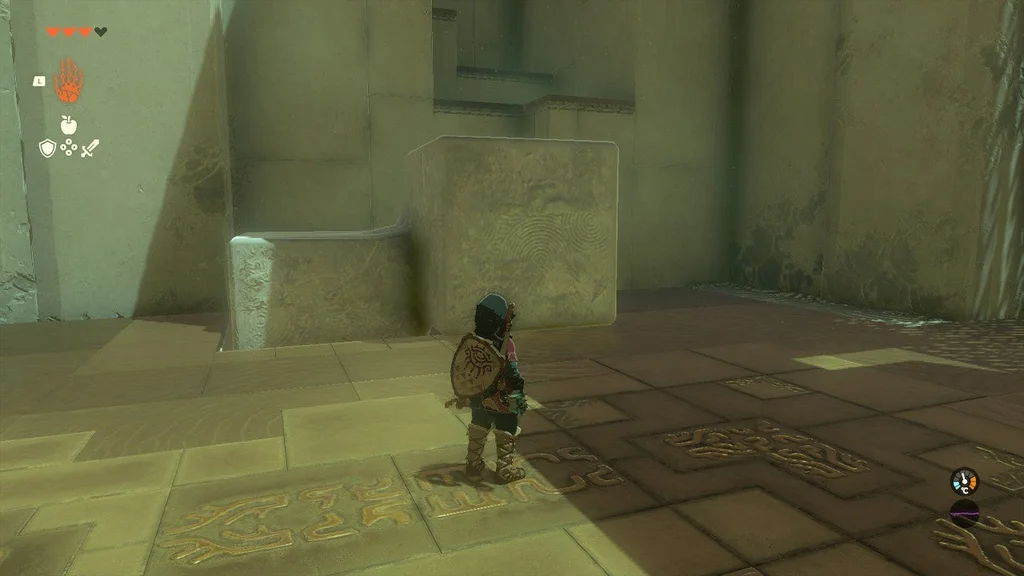Open the shield quick-select icon
This screenshot has width=1024, height=576.
(47, 148)
